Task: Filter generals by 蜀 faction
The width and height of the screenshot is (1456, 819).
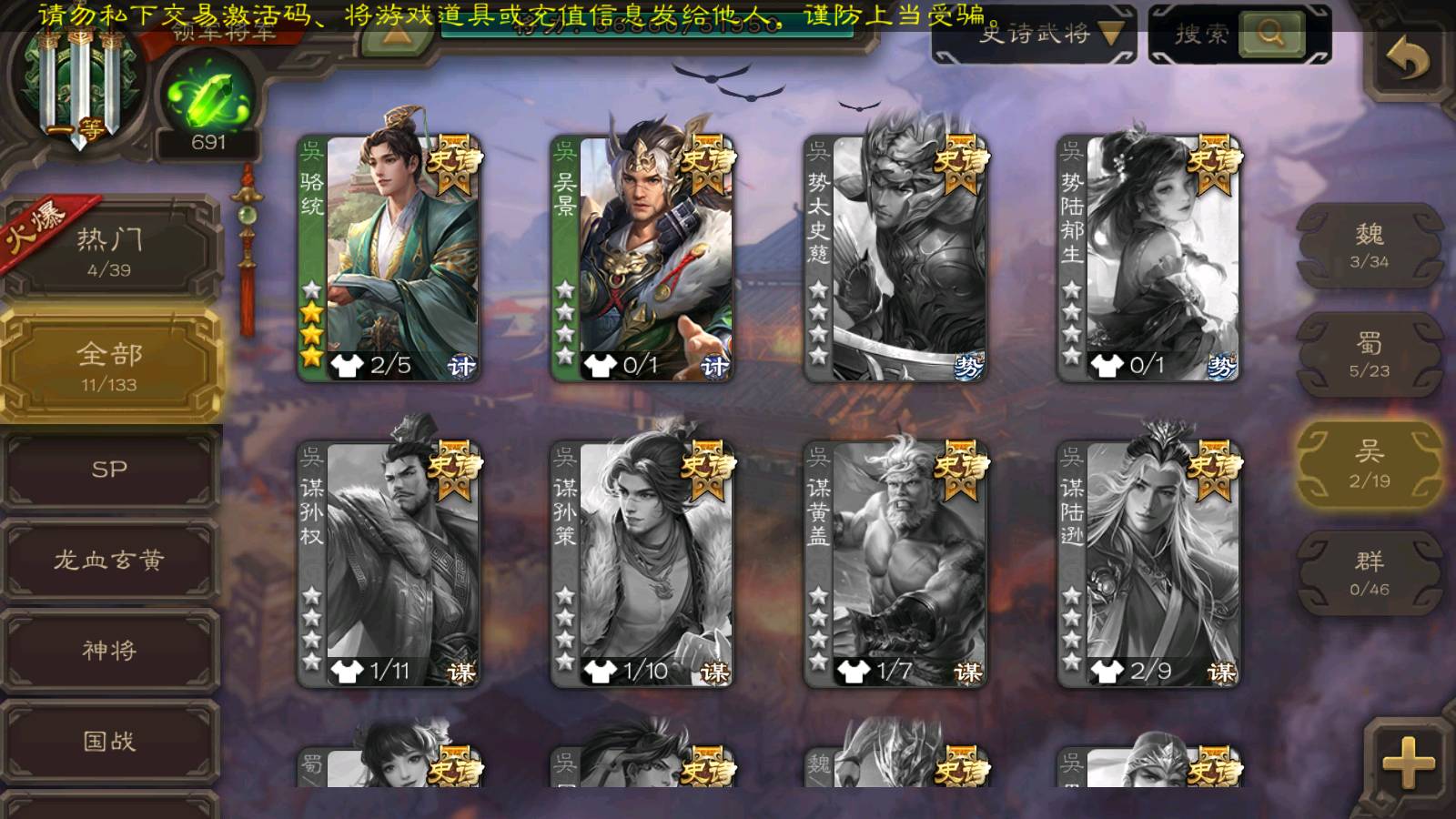Action: tap(1369, 355)
